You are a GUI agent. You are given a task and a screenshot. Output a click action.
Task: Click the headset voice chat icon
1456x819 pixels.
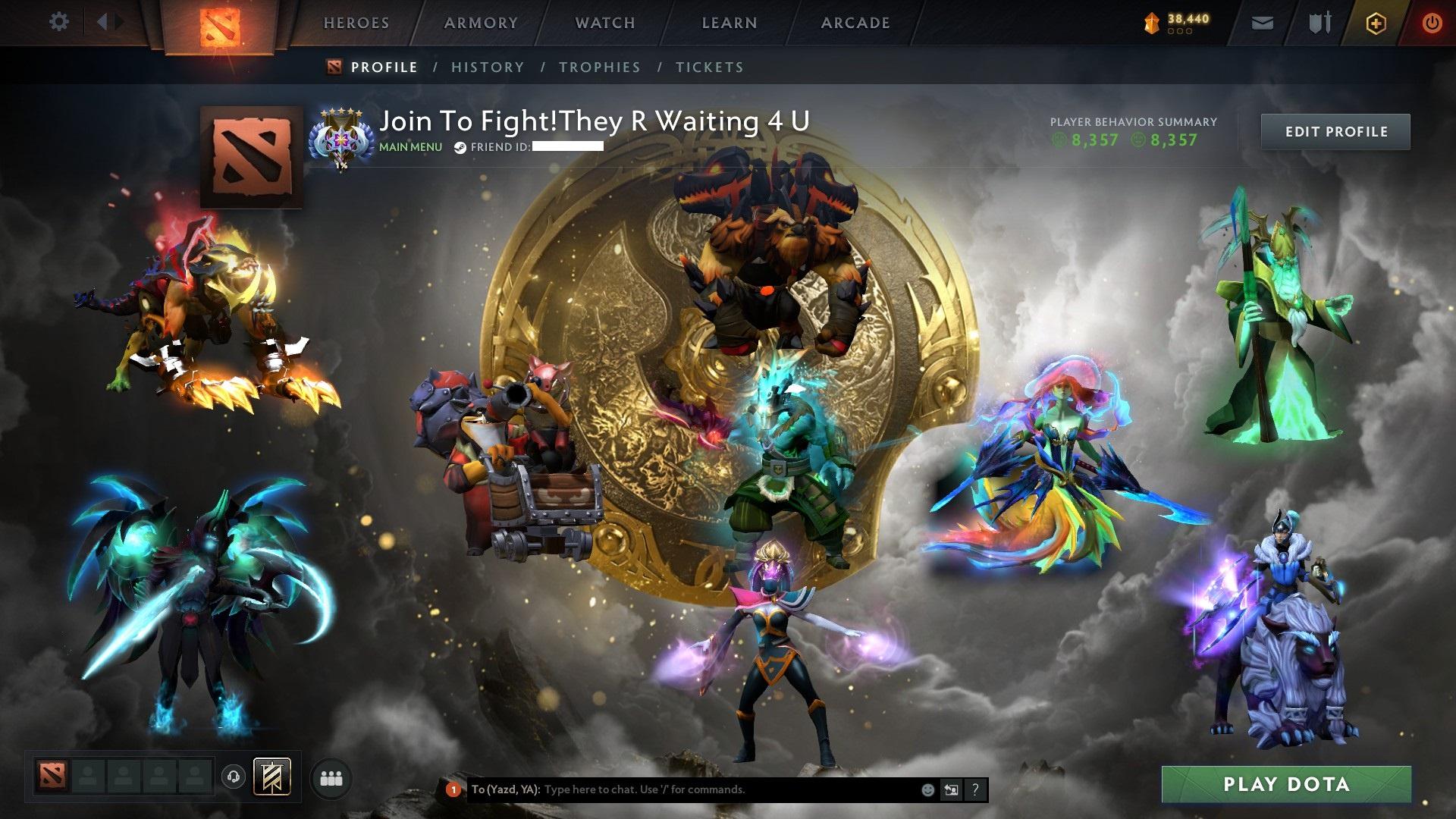pyautogui.click(x=234, y=776)
